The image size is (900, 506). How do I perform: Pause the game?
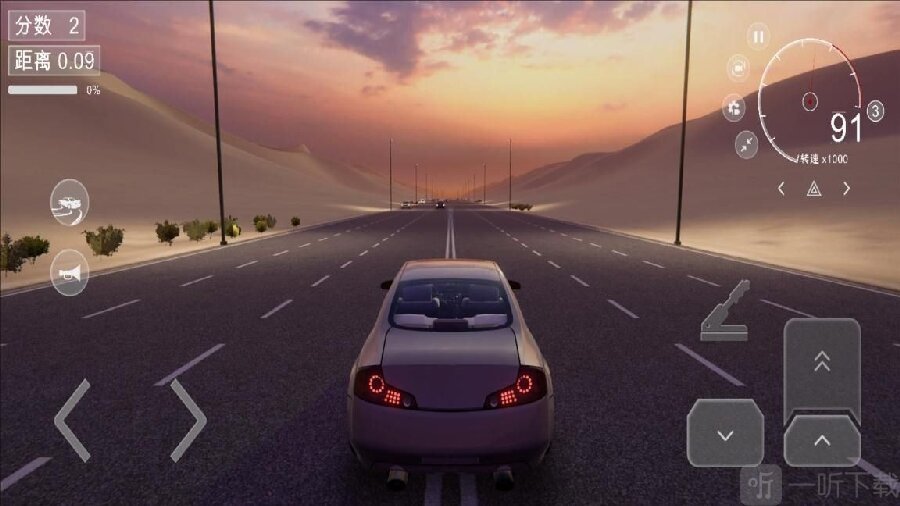point(758,37)
